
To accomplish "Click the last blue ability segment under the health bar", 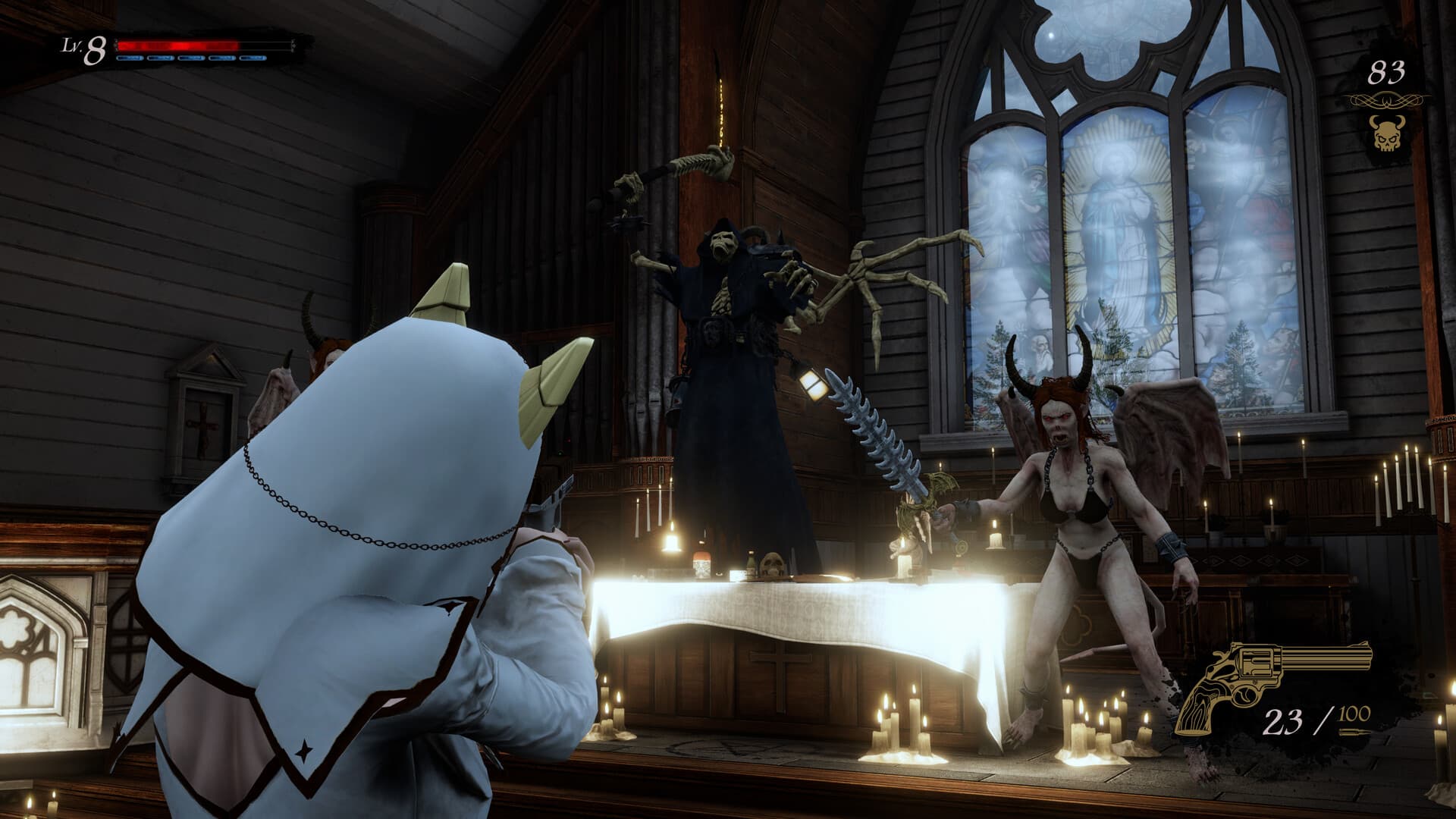I will click(x=252, y=58).
